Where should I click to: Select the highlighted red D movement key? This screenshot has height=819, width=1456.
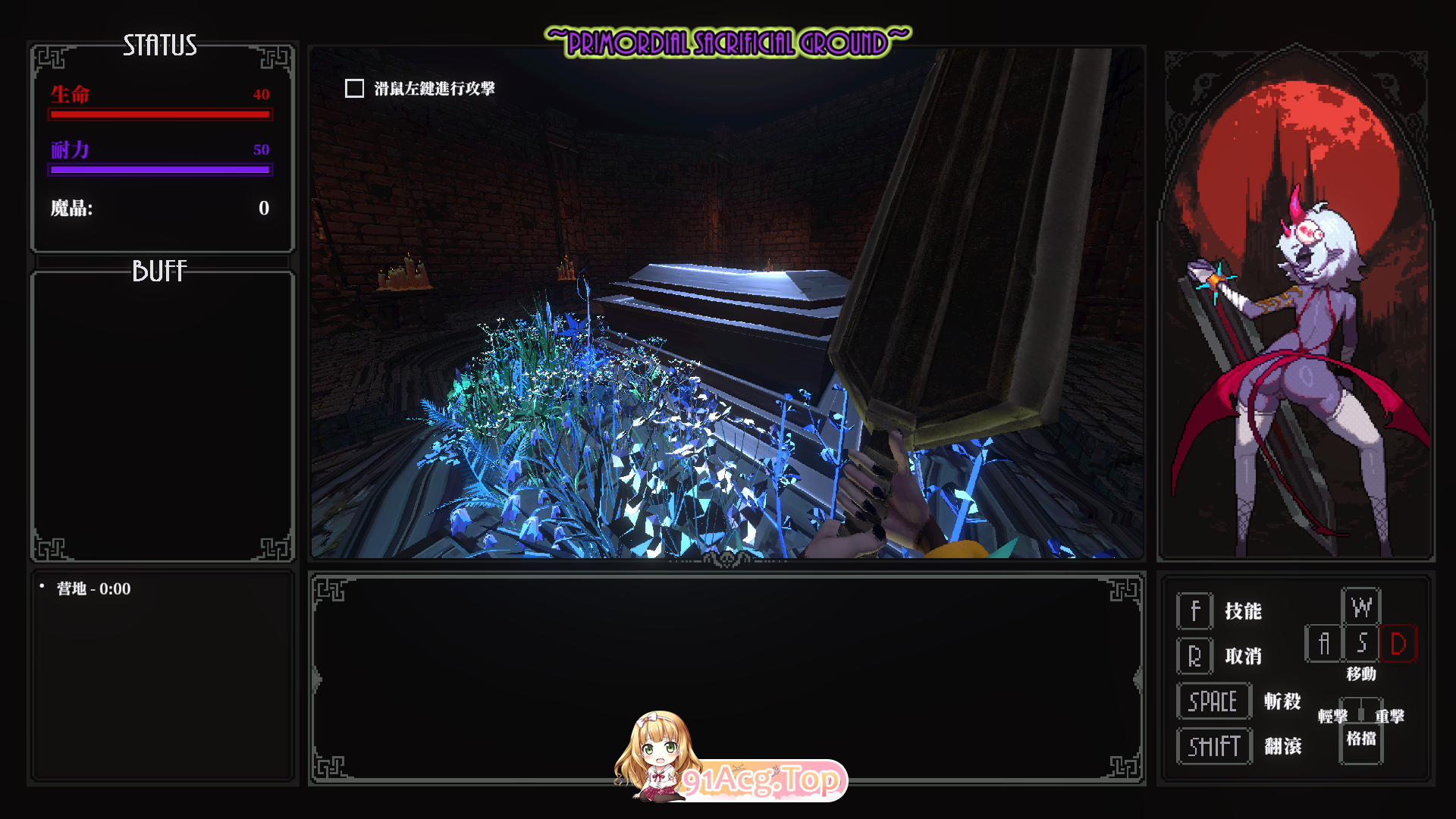coord(1399,644)
